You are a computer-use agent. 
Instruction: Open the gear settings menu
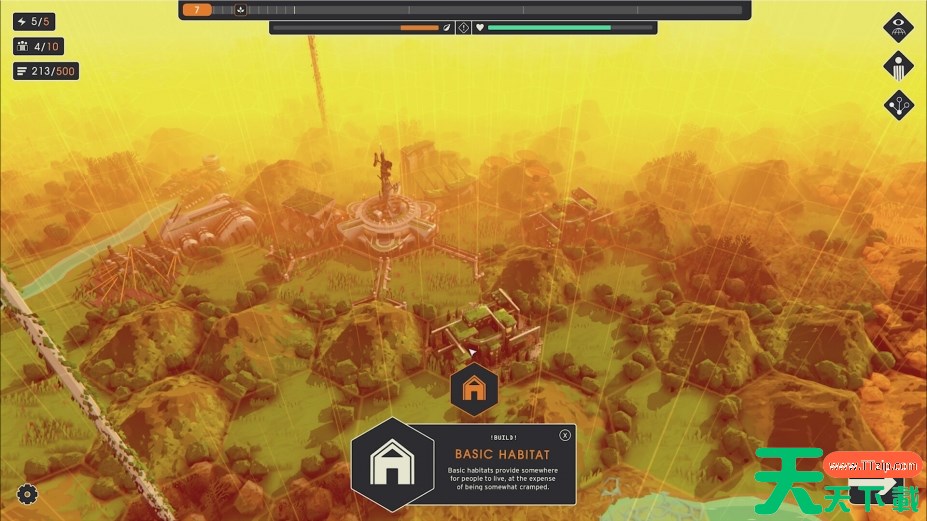coord(27,493)
